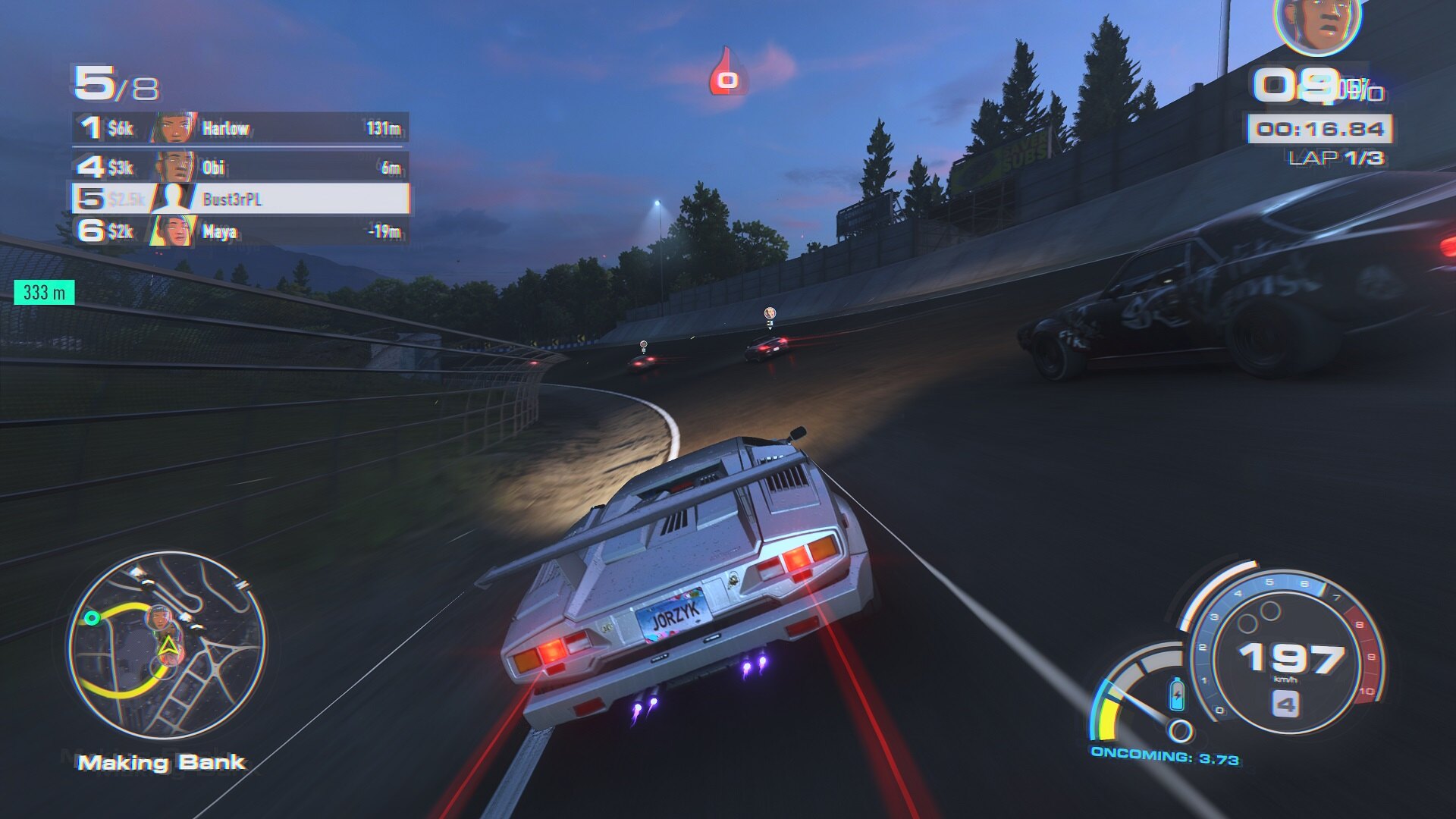Open the circular minimap
1456x819 pixels.
[166, 645]
